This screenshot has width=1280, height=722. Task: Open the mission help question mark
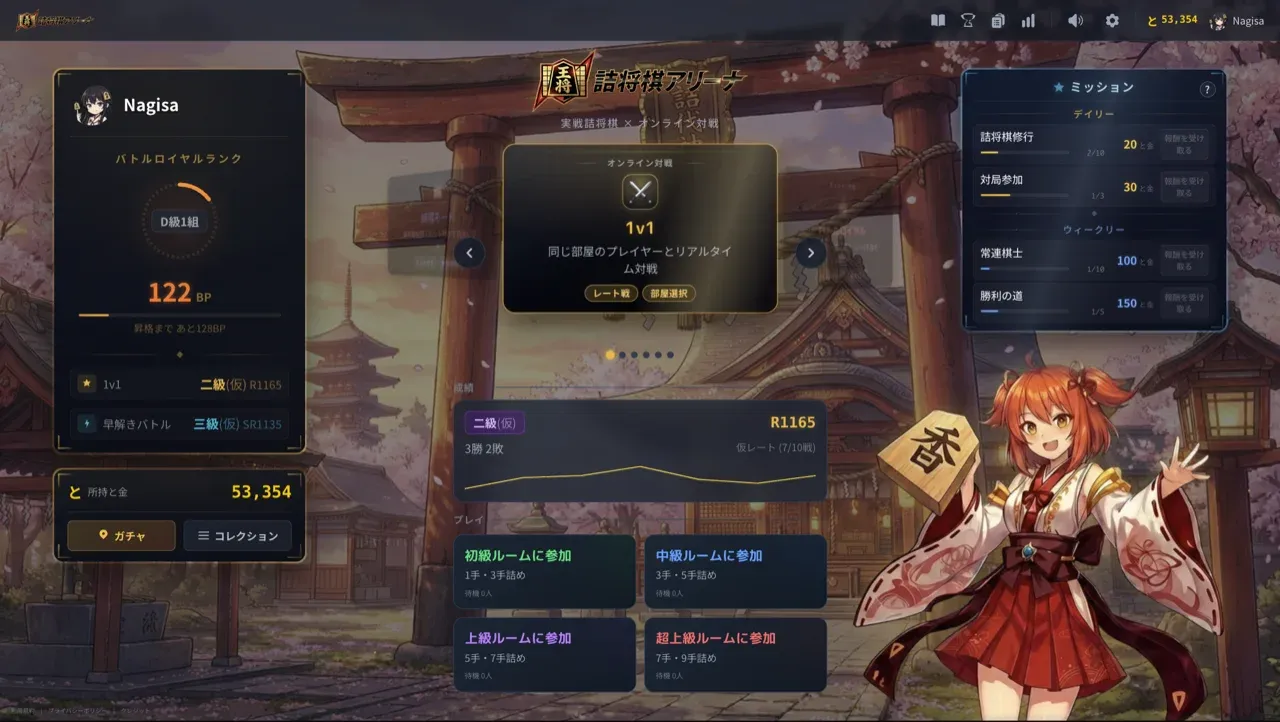(x=1207, y=89)
